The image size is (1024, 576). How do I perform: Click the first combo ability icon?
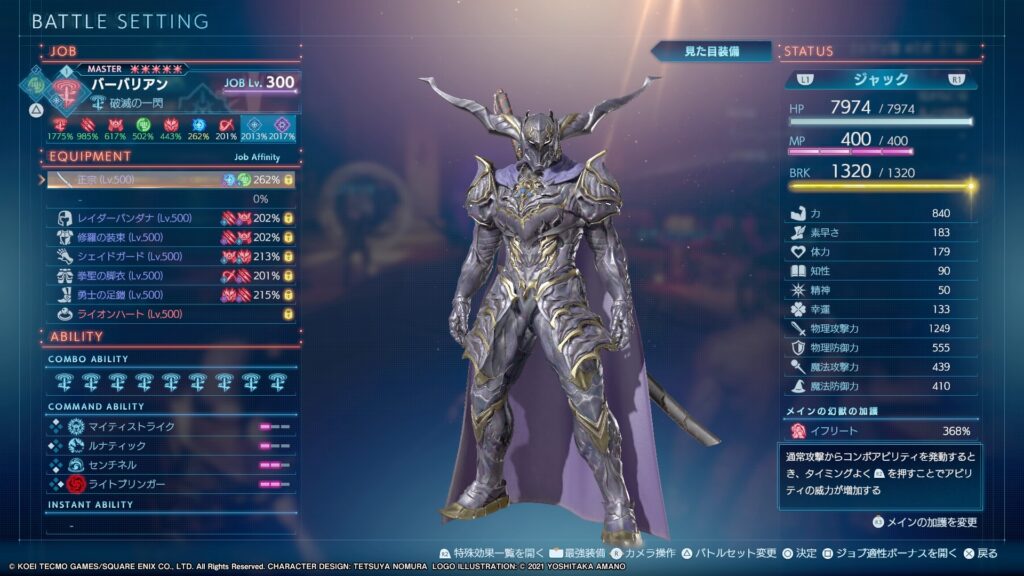click(x=65, y=381)
